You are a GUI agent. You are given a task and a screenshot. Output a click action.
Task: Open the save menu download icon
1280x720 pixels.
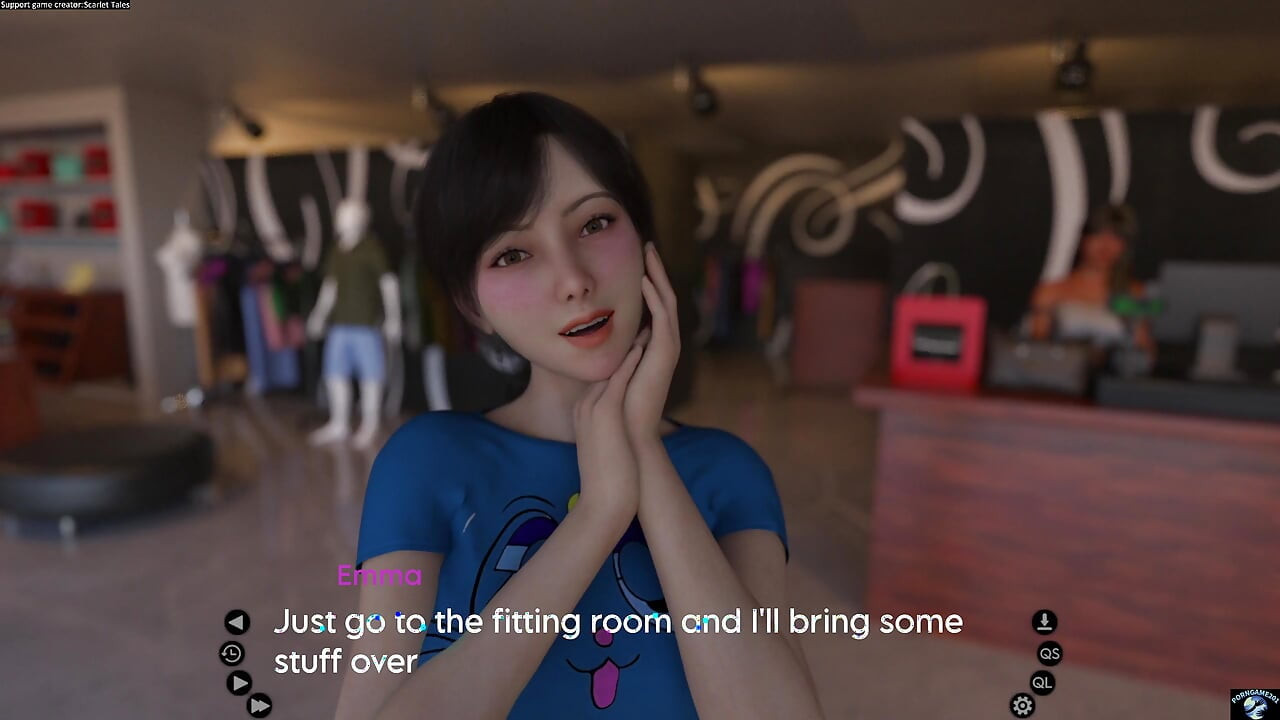click(1043, 622)
